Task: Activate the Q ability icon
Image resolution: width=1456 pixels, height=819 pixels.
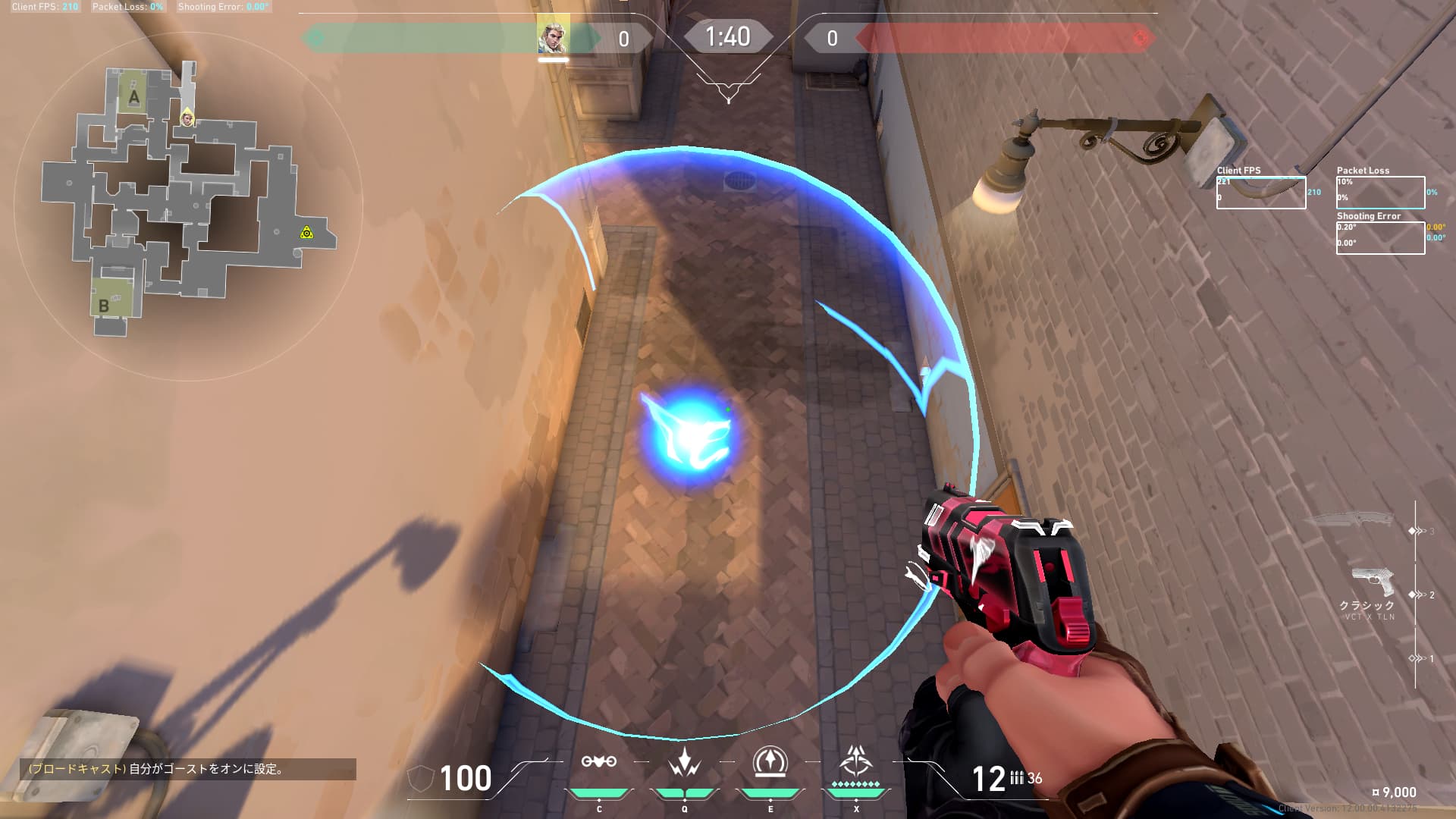Action: (684, 762)
